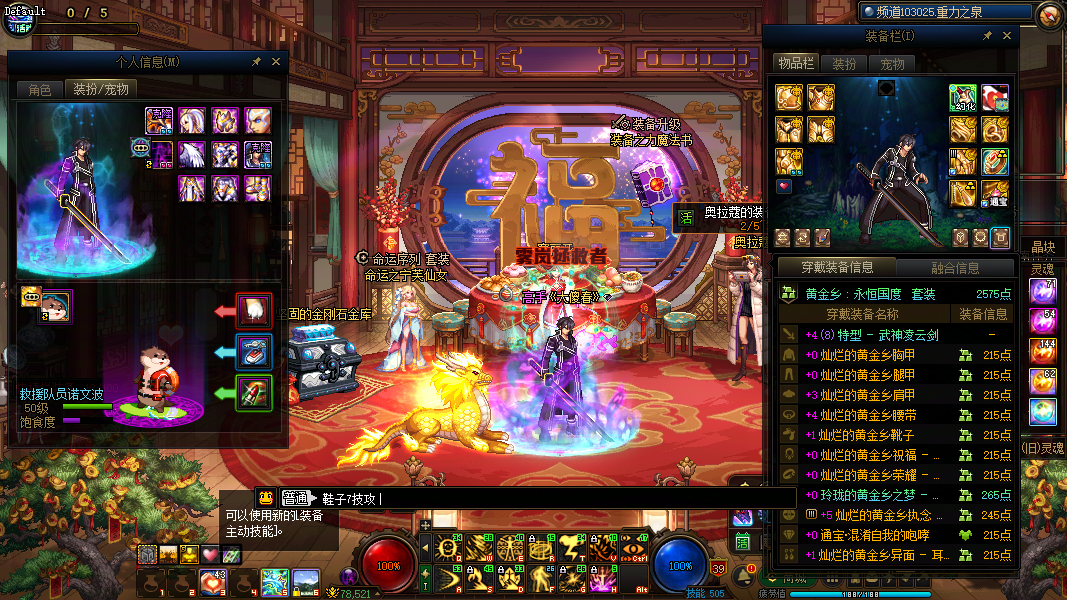Image resolution: width=1067 pixels, height=600 pixels.
Task: Click the 通宝 equipment slot
Action: coord(994,193)
